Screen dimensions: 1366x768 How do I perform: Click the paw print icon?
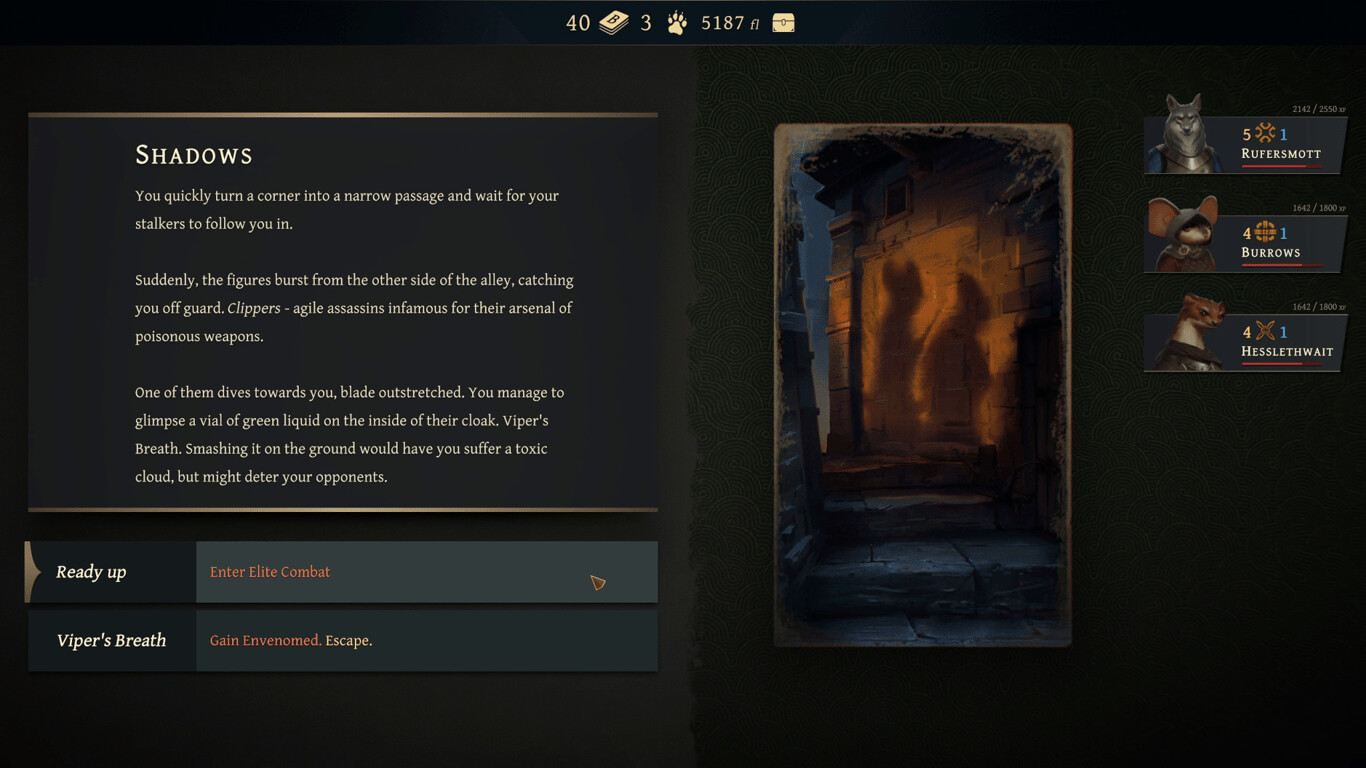pyautogui.click(x=677, y=23)
